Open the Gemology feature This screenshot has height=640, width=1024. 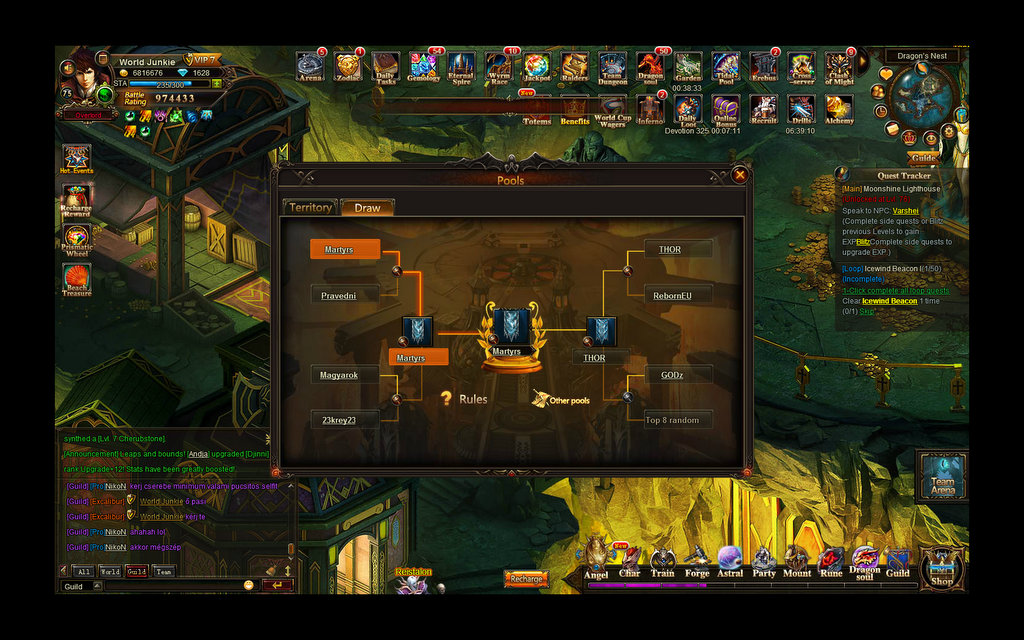[423, 67]
